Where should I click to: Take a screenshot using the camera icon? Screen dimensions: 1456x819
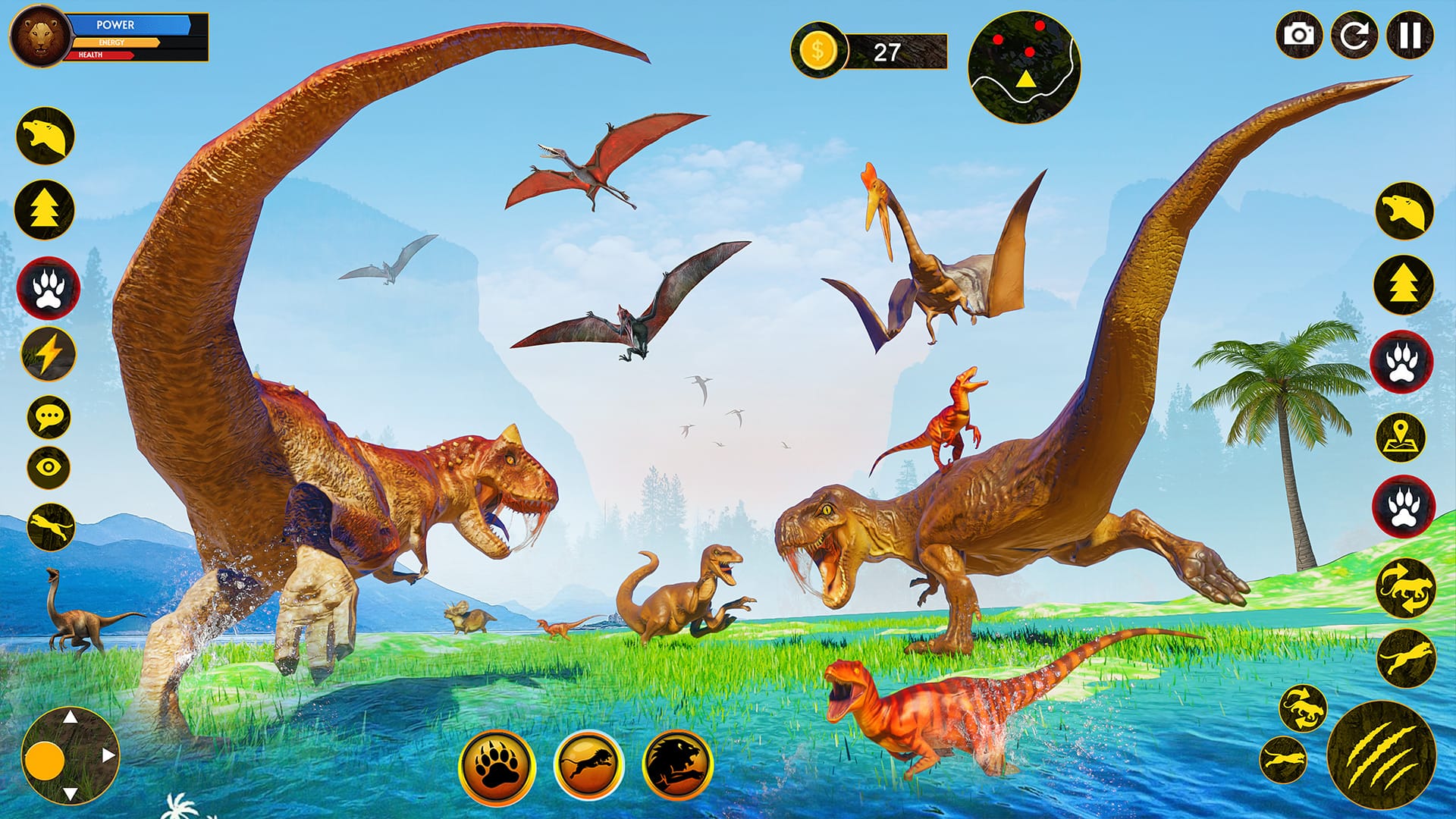coord(1300,36)
